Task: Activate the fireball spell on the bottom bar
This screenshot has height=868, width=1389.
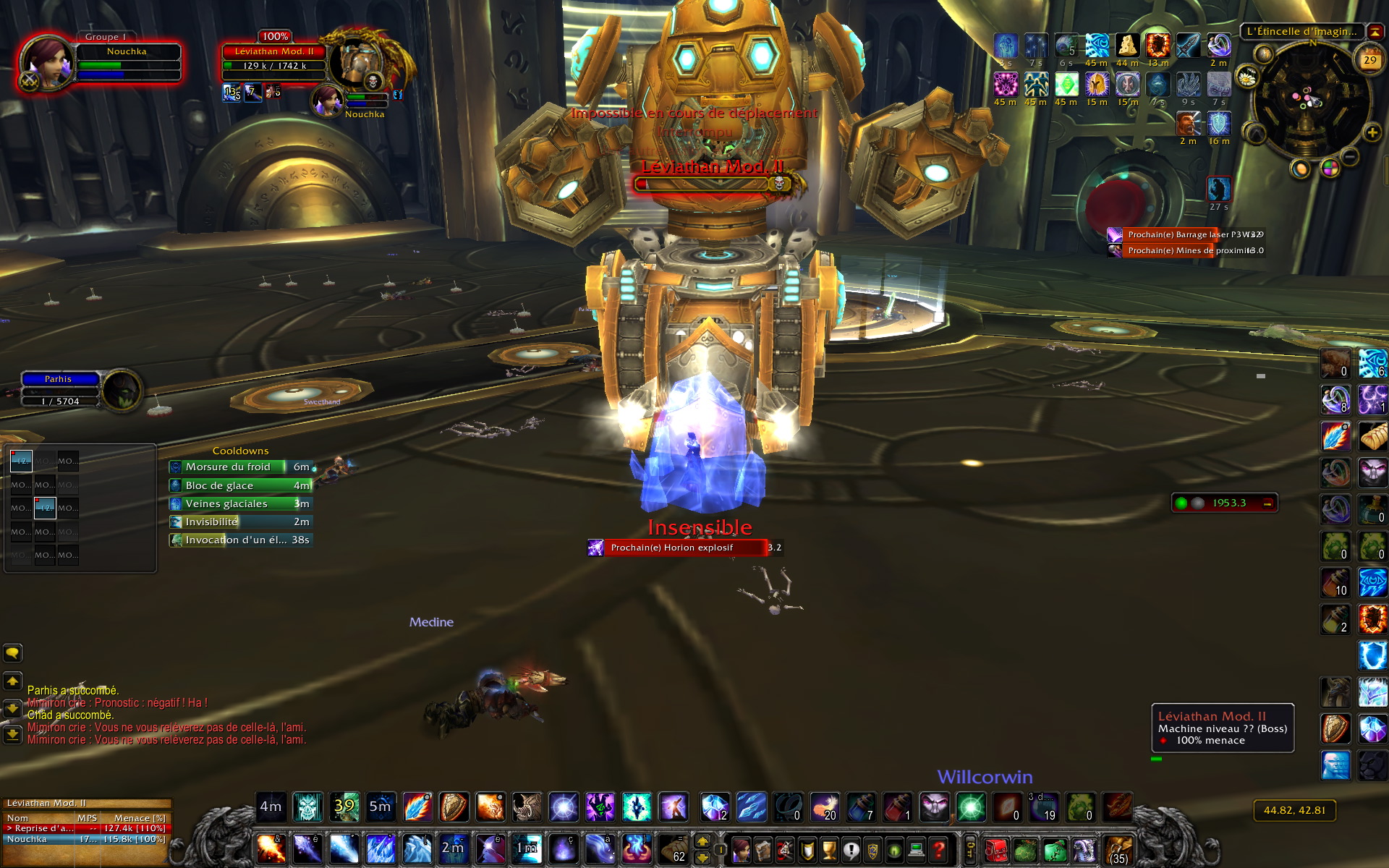Action: pos(271,849)
